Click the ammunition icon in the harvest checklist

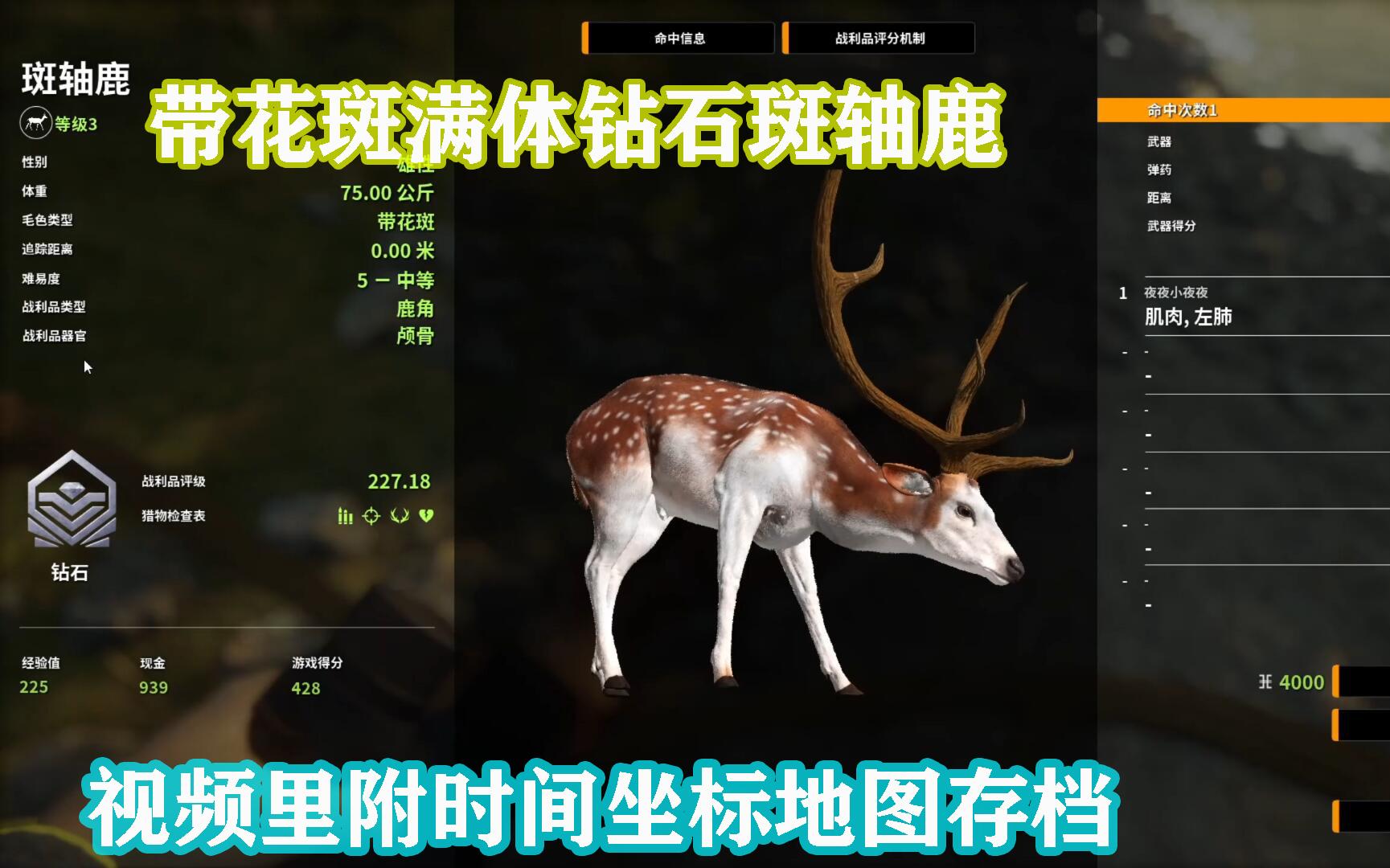[x=346, y=517]
